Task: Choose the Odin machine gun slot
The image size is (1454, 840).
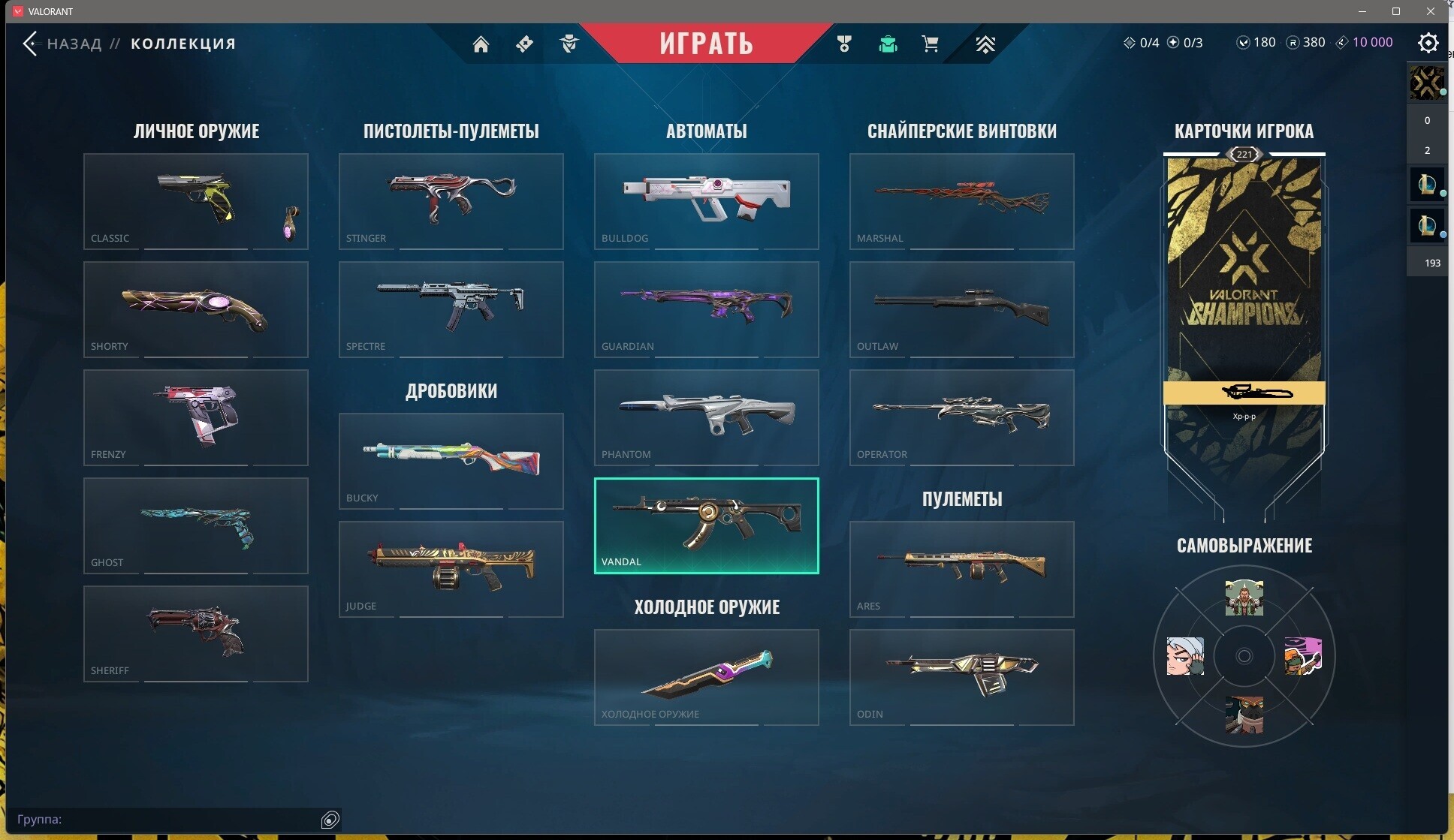Action: coord(961,677)
